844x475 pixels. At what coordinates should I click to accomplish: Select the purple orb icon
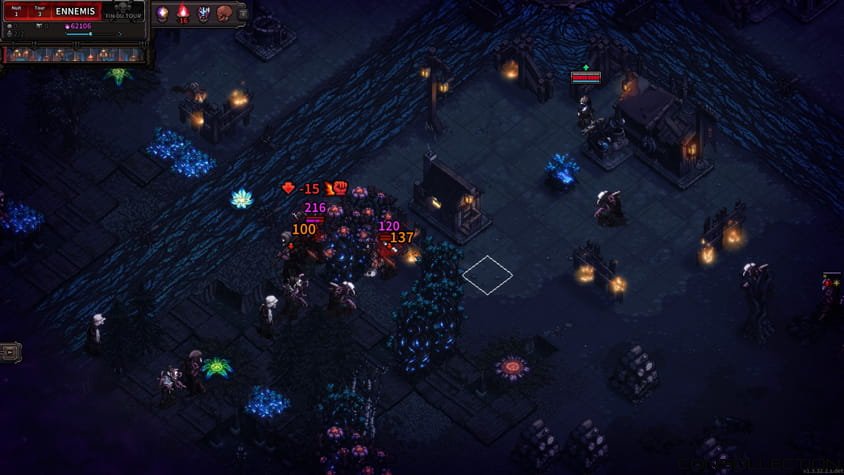click(162, 13)
